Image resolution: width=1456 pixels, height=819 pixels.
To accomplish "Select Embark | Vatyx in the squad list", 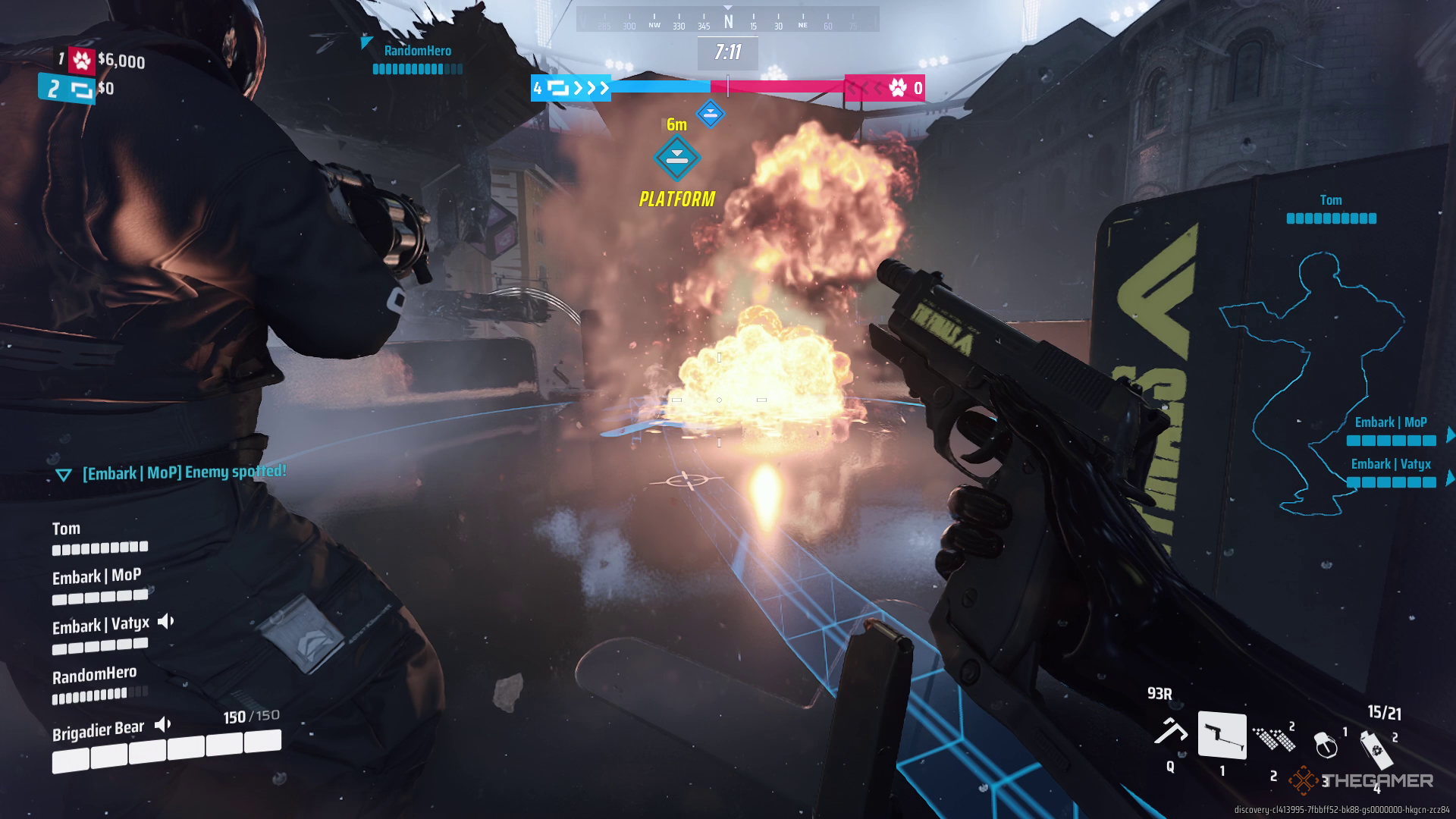I will (x=100, y=626).
